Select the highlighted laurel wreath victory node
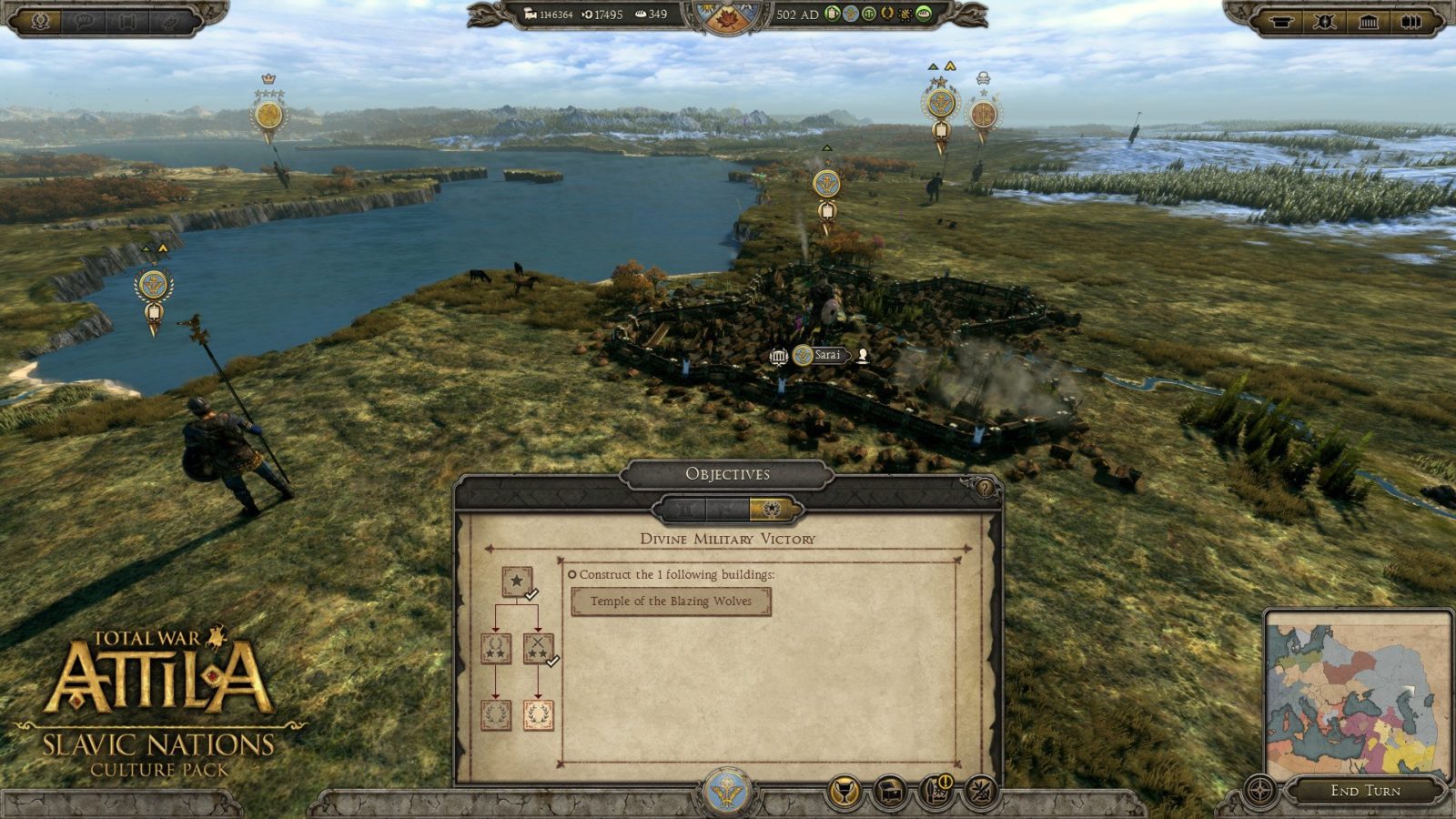The image size is (1456, 819). point(538,715)
